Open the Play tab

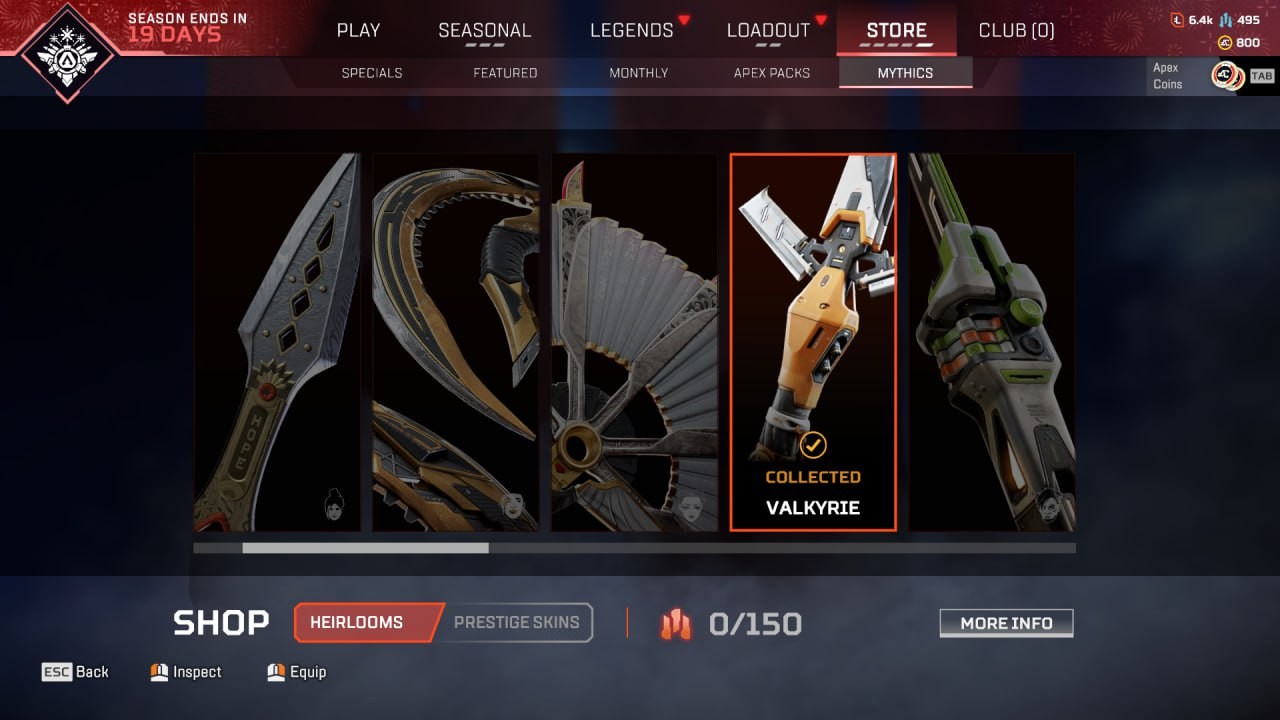coord(358,30)
